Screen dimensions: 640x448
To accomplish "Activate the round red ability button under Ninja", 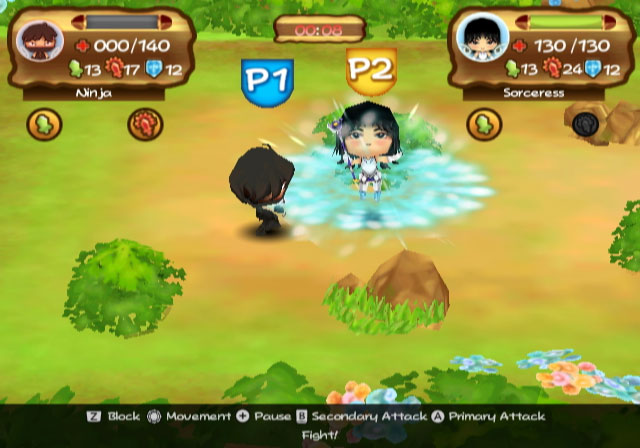I will click(145, 124).
